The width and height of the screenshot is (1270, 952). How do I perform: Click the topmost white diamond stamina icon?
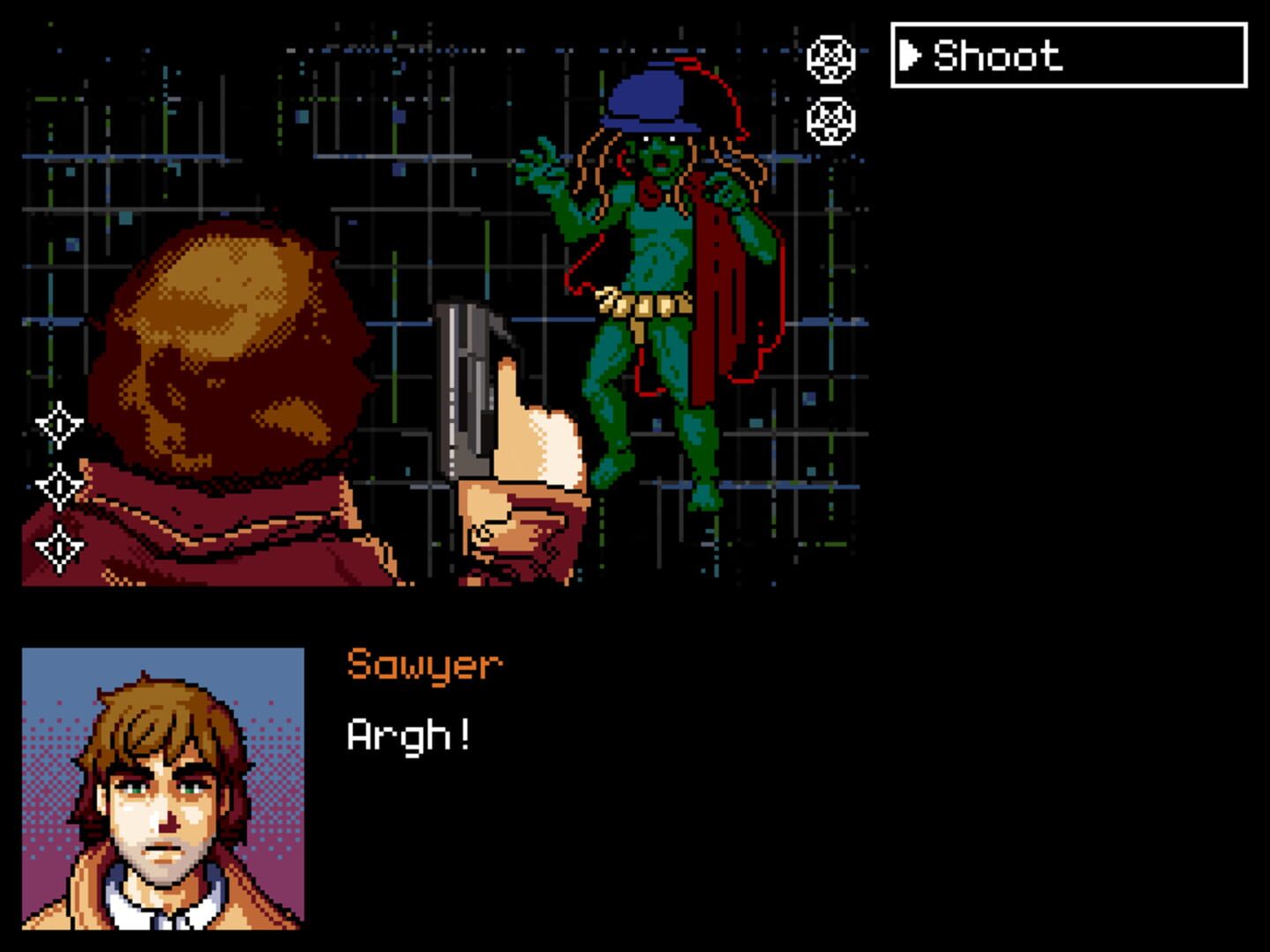coord(58,423)
